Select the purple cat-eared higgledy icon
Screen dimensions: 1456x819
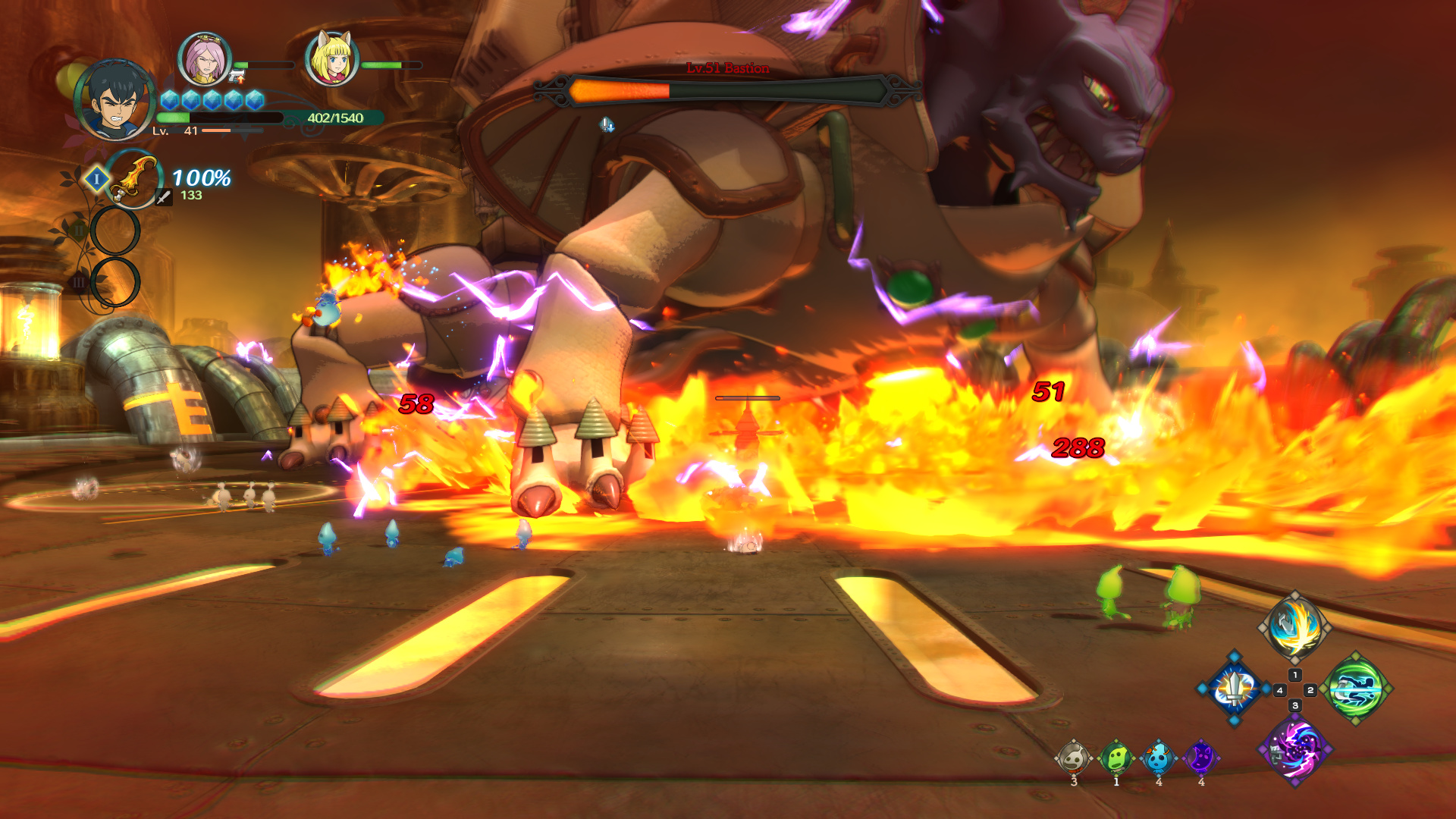[x=1200, y=757]
